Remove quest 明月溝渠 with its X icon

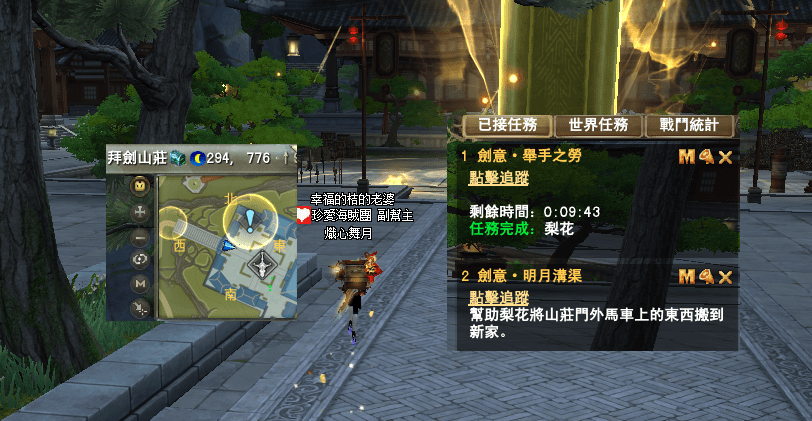pos(726,276)
